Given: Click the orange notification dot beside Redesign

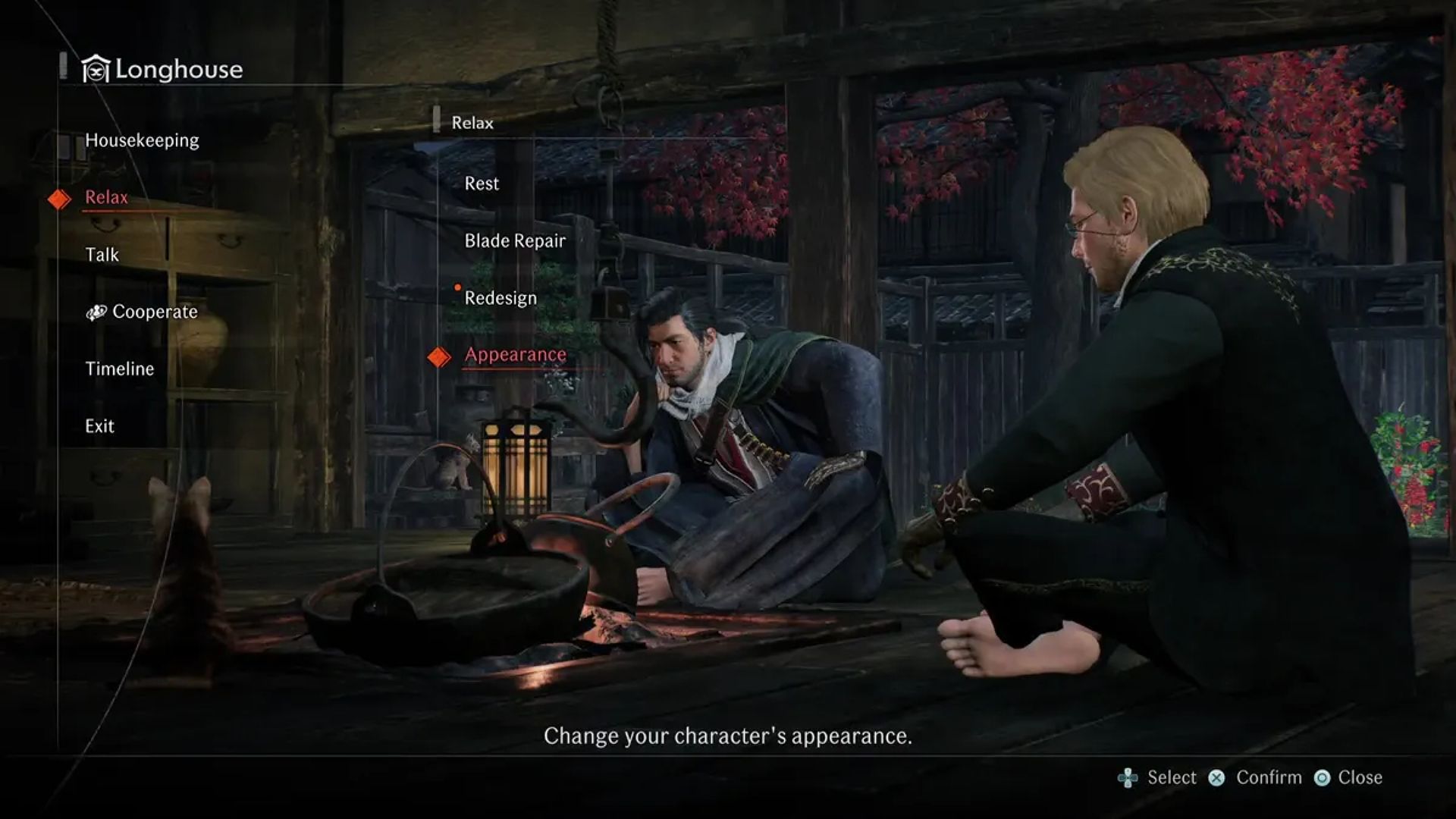Looking at the screenshot, I should (x=458, y=287).
